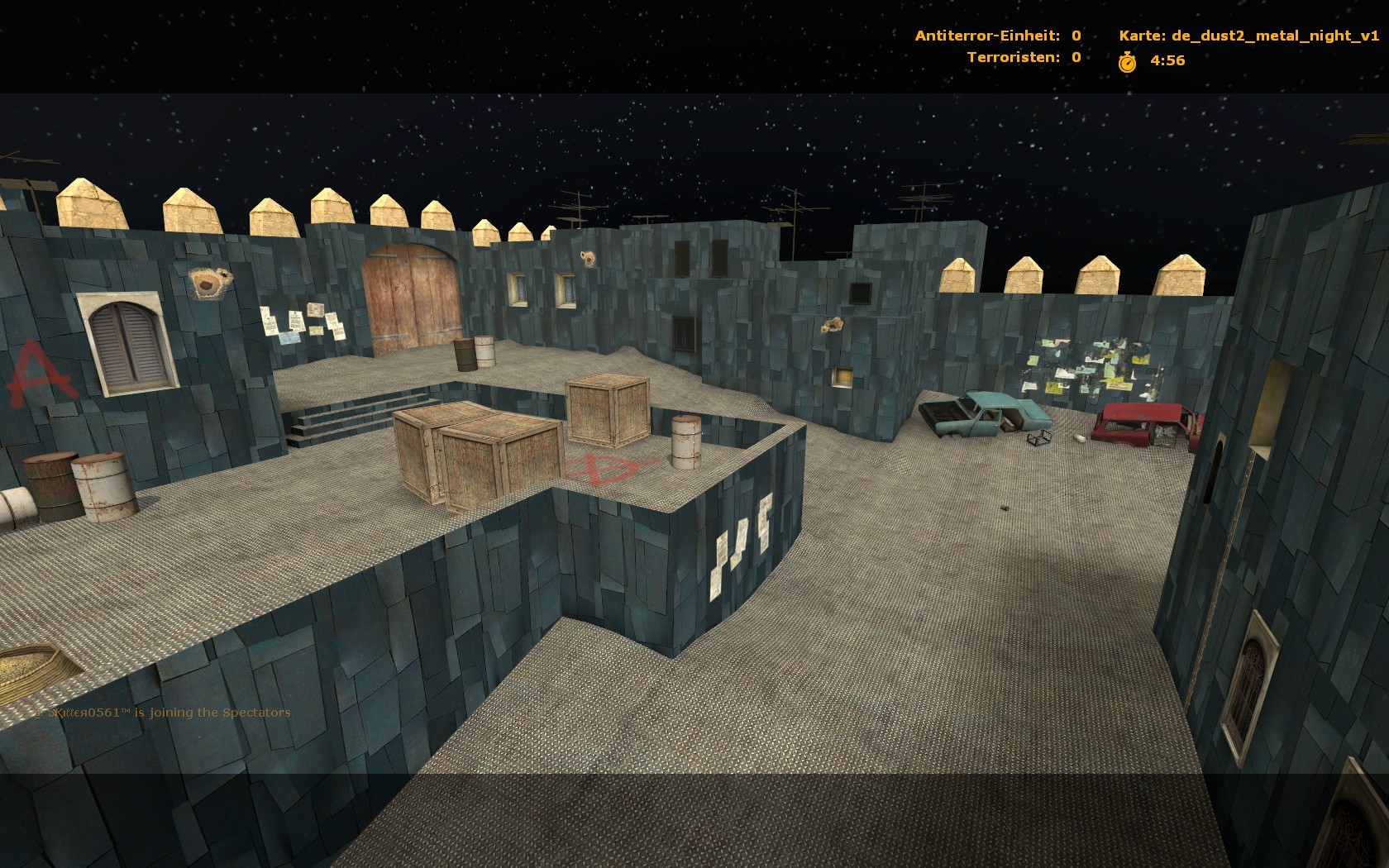This screenshot has height=868, width=1389.
Task: Select the map name de_dust2_metal_night_v1
Action: 1277,35
